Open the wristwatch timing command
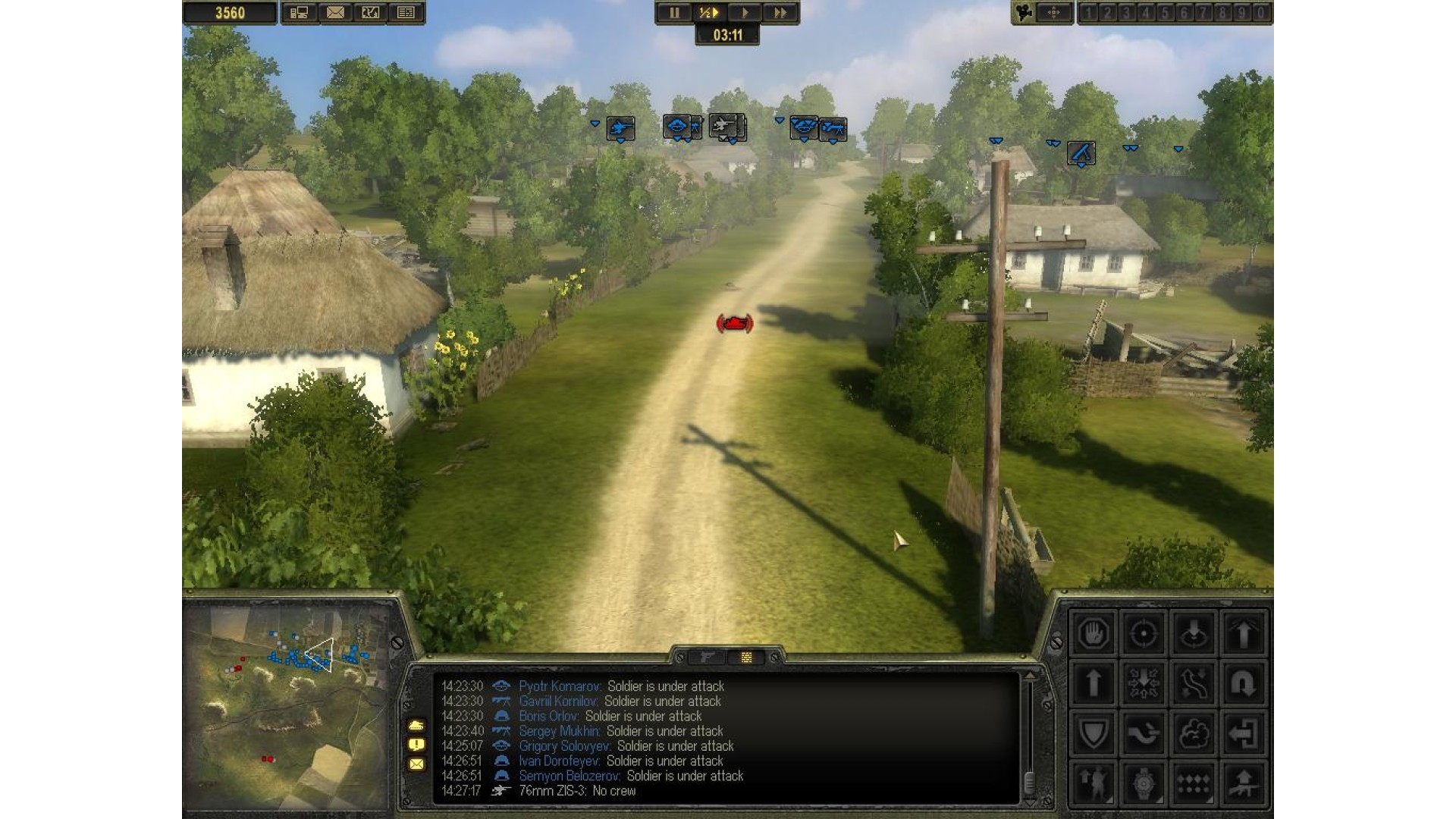The width and height of the screenshot is (1456, 819). 1143,783
